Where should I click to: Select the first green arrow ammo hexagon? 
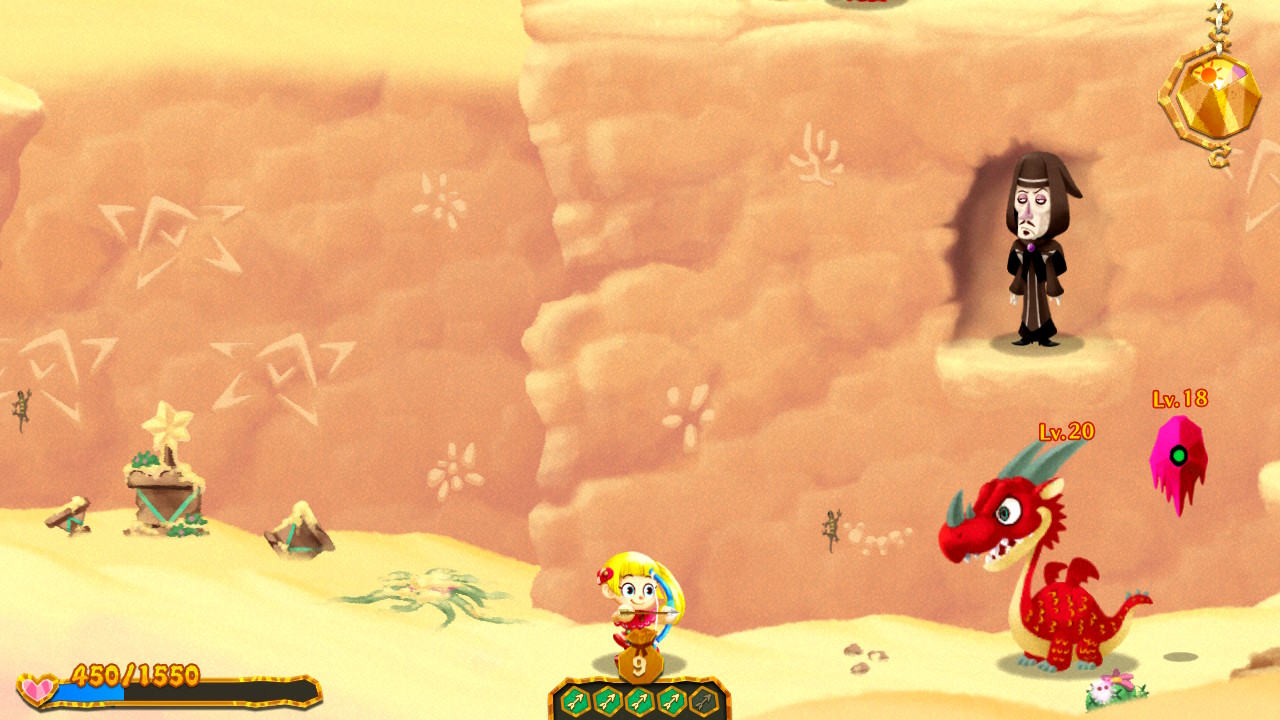pyautogui.click(x=575, y=700)
